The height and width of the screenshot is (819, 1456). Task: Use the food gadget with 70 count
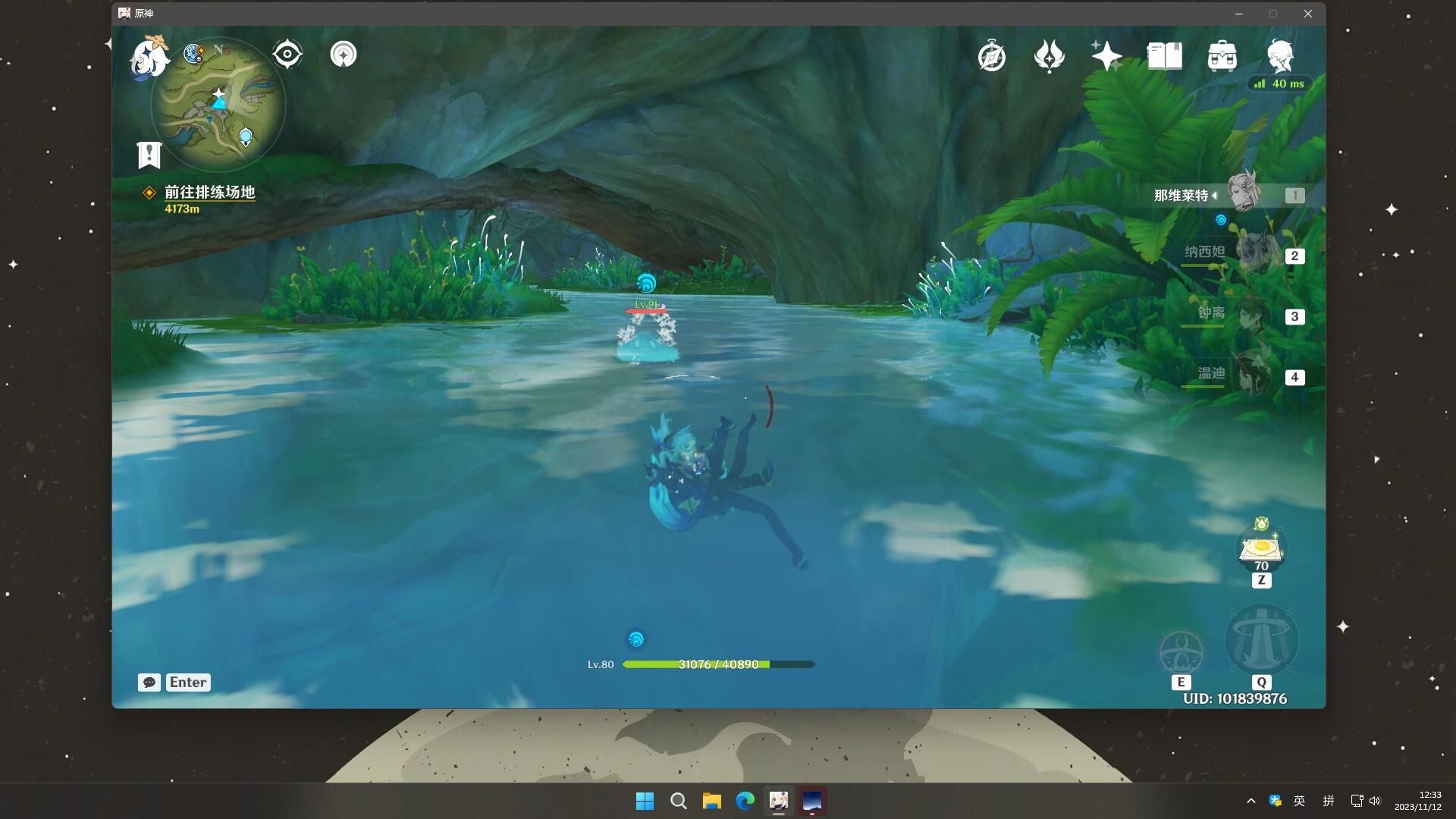tap(1261, 548)
